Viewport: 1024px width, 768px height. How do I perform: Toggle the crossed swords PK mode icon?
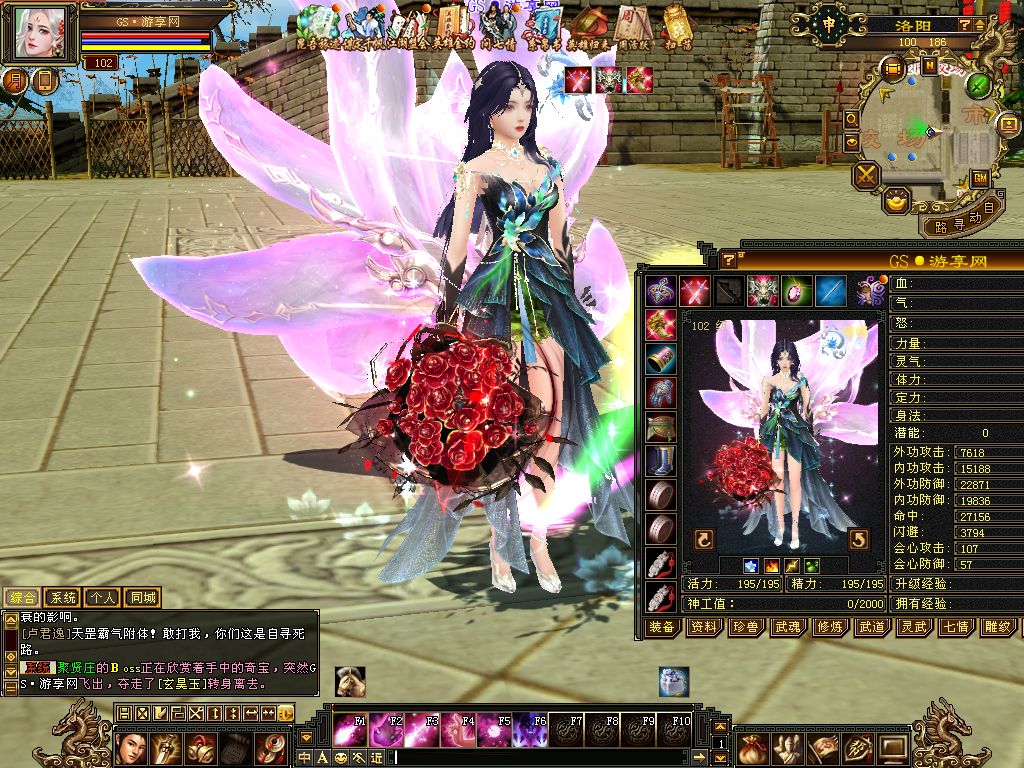[866, 176]
